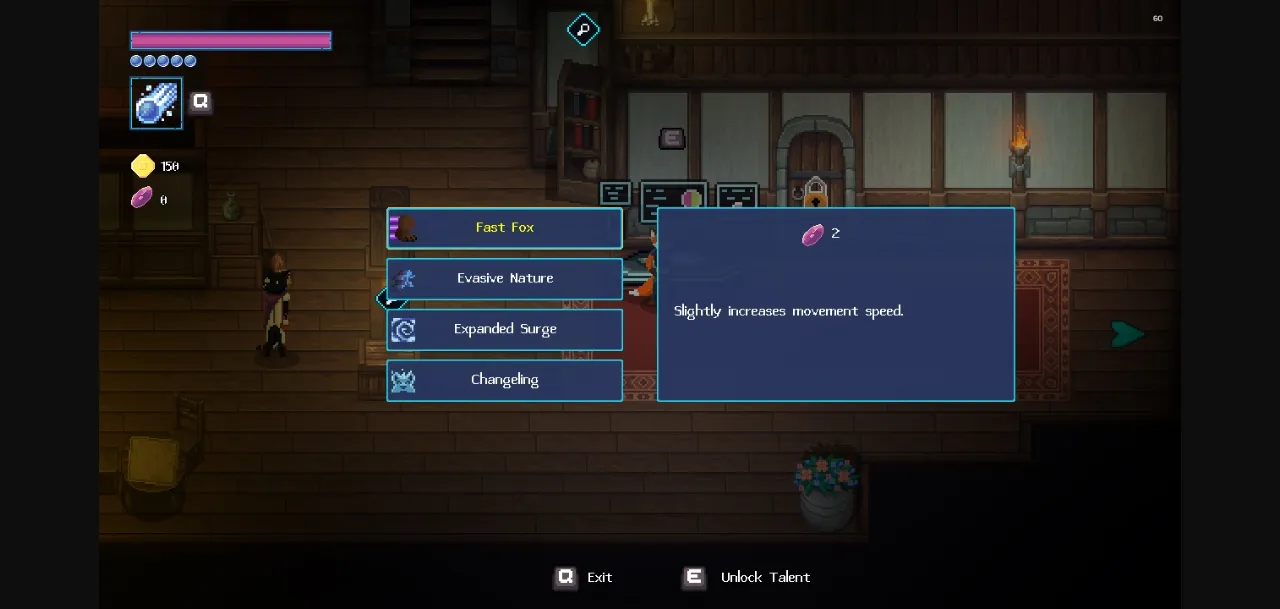This screenshot has height=609, width=1280.
Task: Pick the Expanded Surge talent
Action: pos(505,330)
